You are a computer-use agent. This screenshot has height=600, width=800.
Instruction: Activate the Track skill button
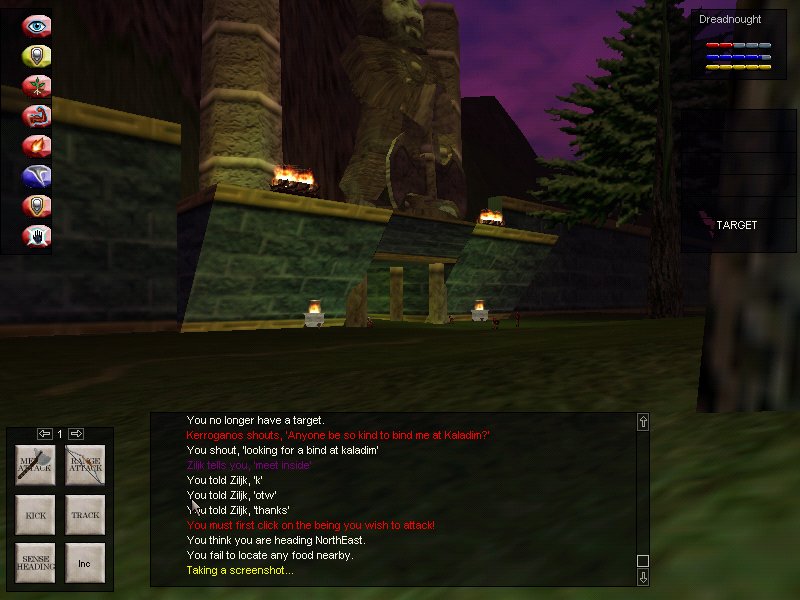(x=85, y=515)
